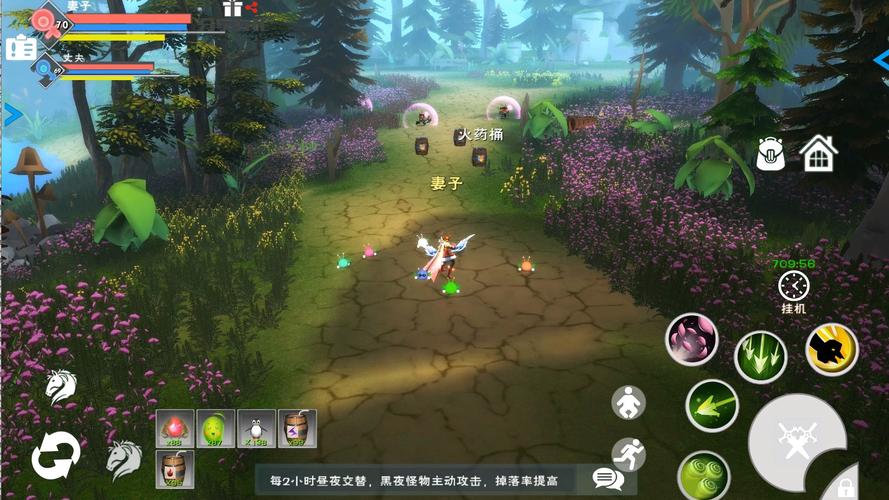Fire the single green arrow skill

pyautogui.click(x=712, y=406)
